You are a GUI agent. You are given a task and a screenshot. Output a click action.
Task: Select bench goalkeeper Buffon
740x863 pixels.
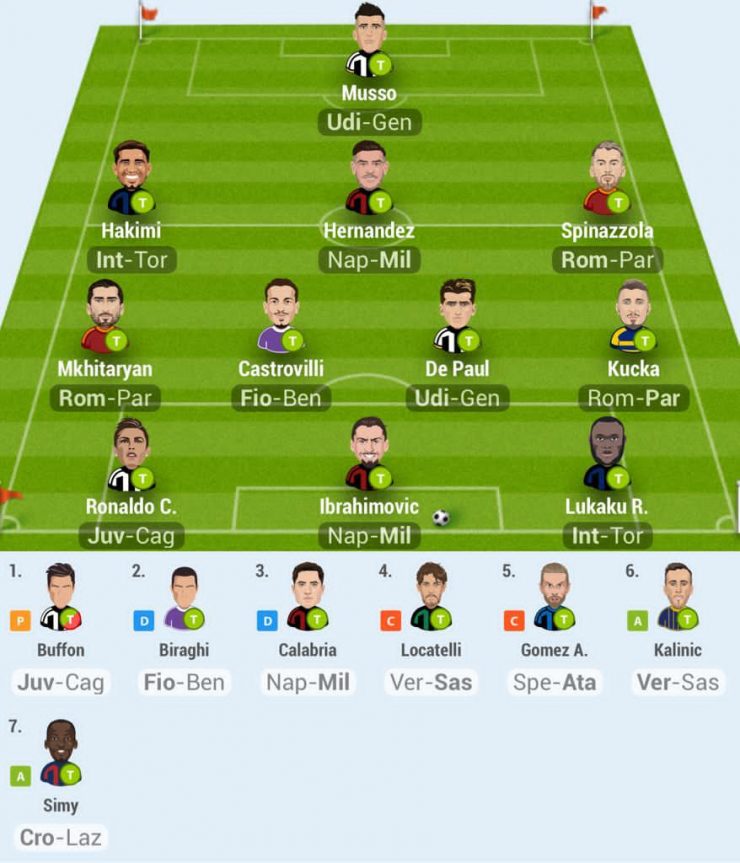pyautogui.click(x=60, y=598)
